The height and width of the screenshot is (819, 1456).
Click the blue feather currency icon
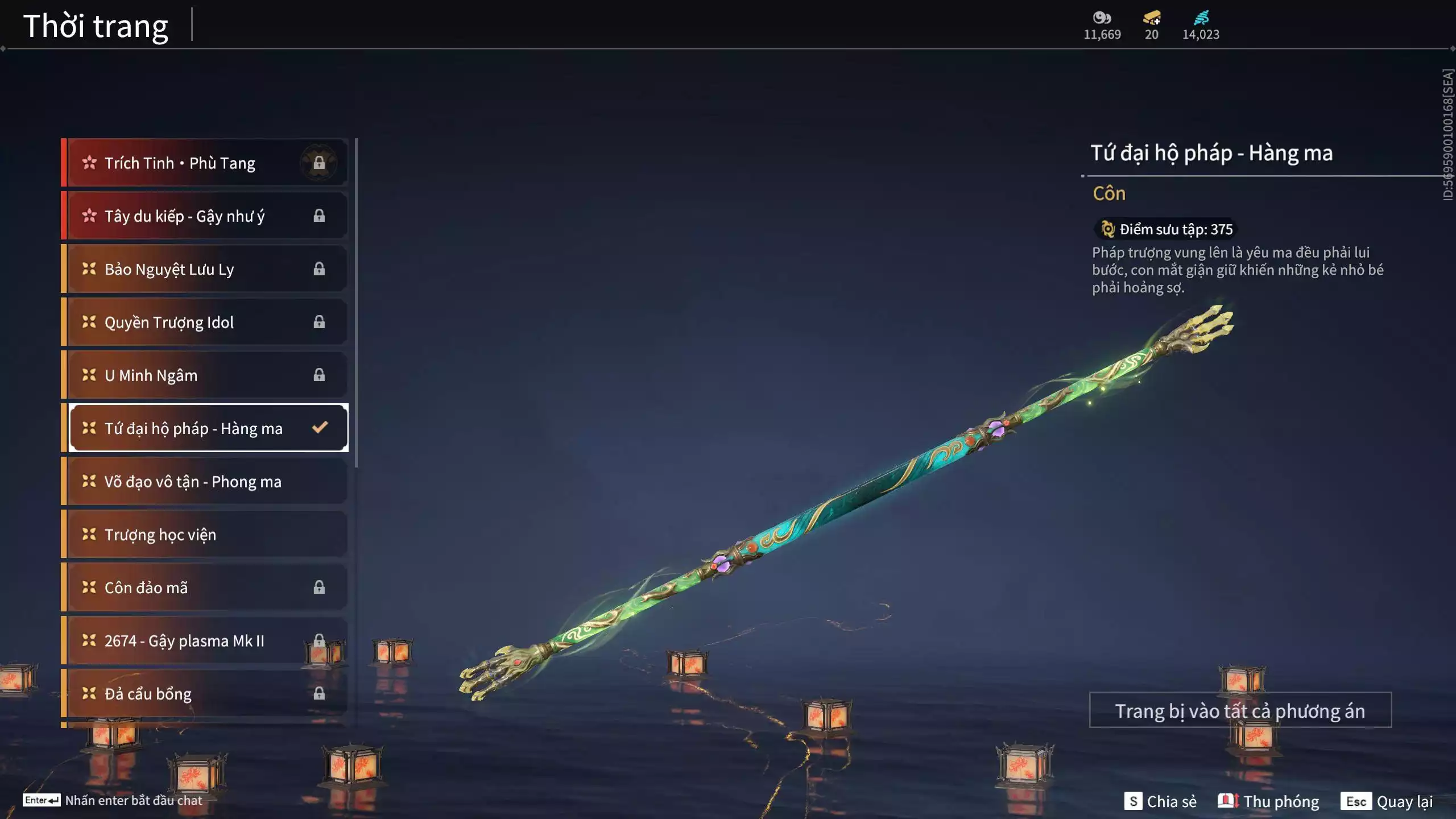coord(1201,18)
